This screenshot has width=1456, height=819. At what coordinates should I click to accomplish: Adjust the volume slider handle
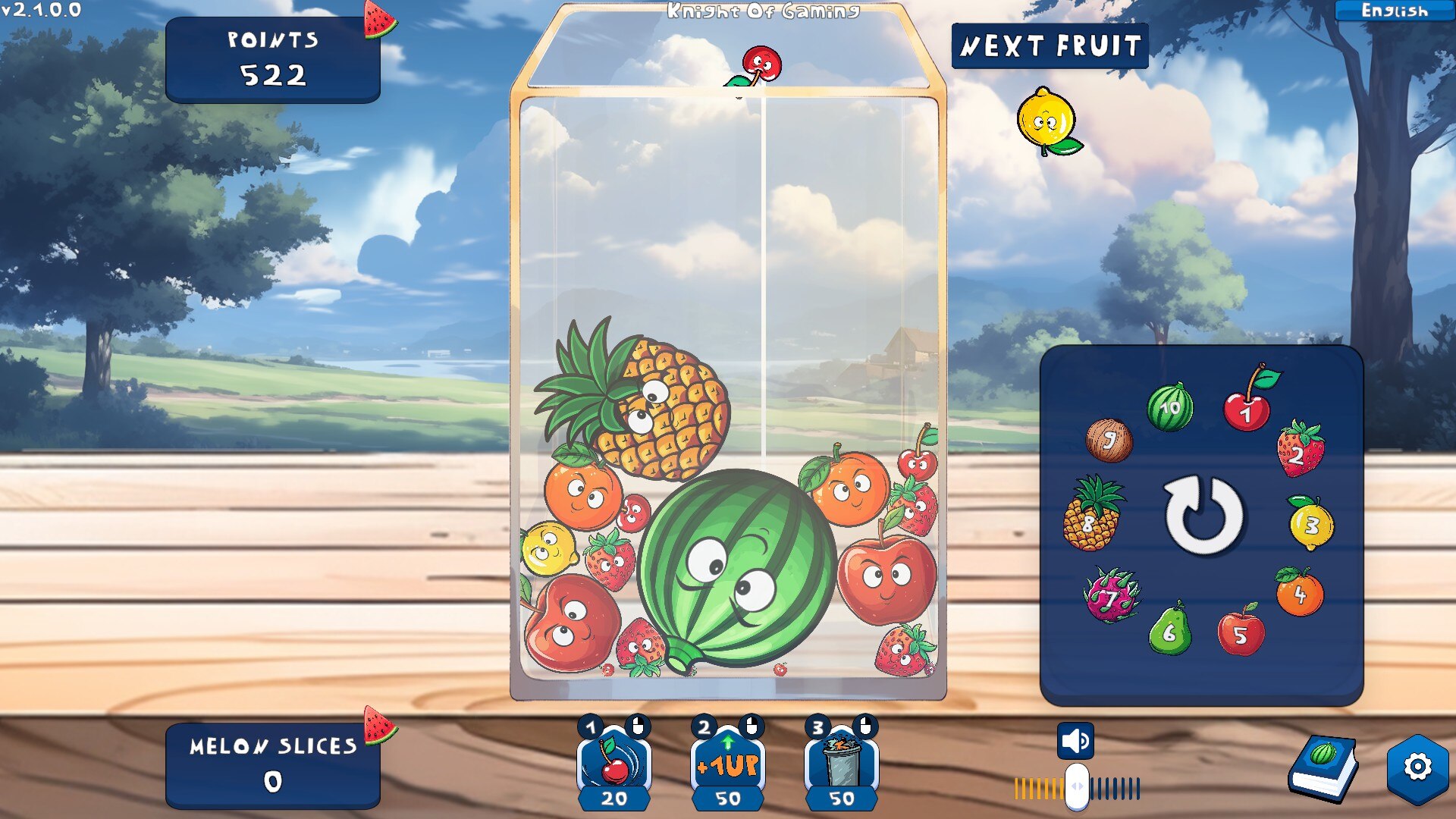pos(1077,787)
